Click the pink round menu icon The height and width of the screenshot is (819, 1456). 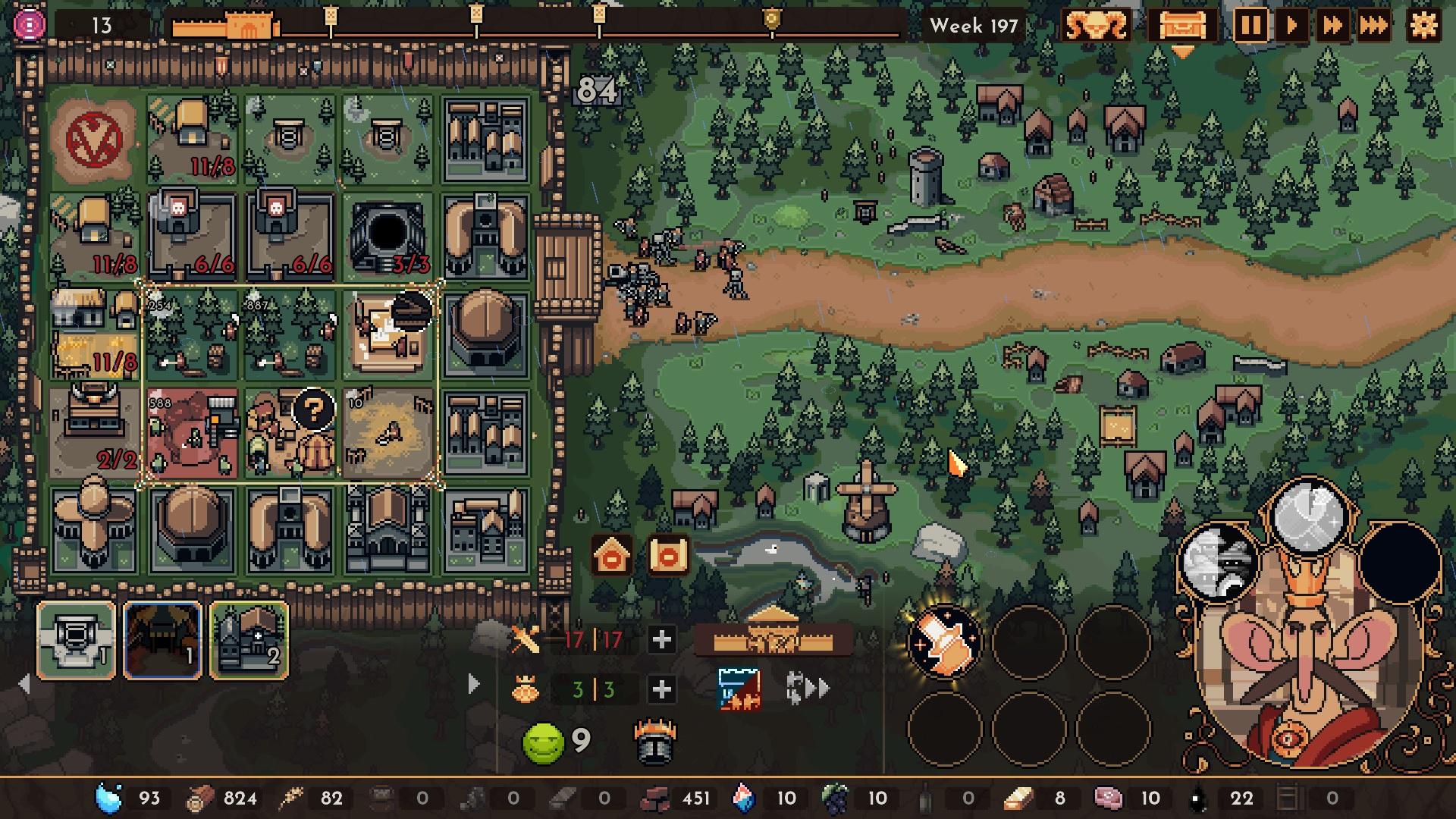[x=29, y=26]
